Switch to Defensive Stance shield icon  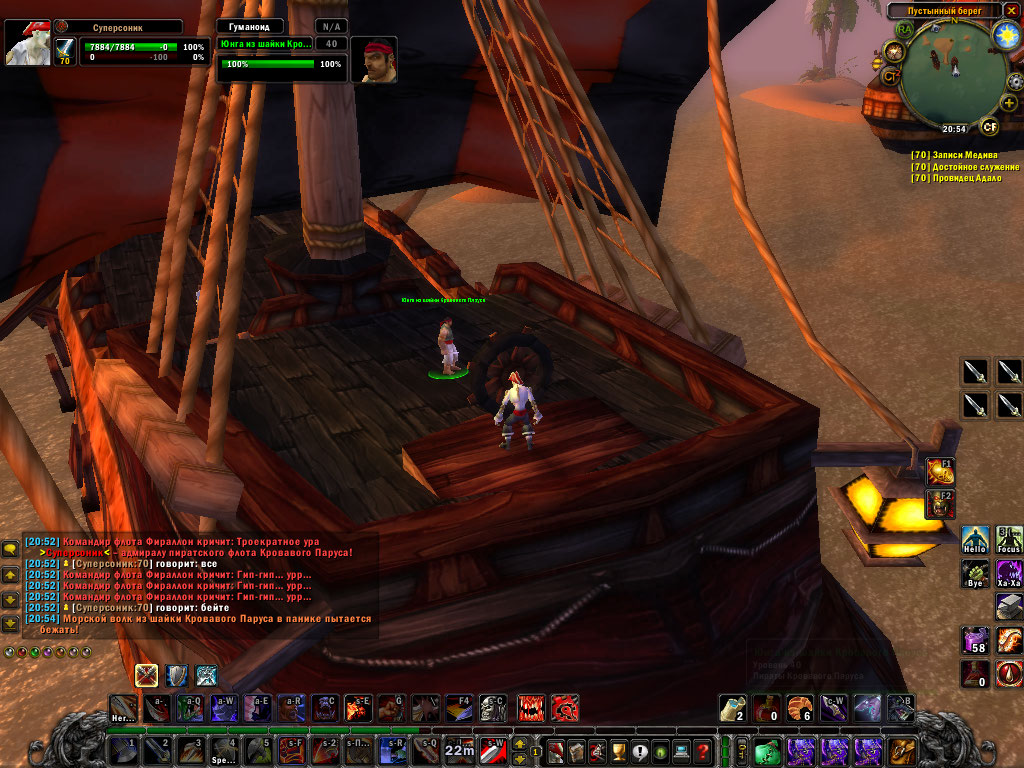tap(177, 676)
